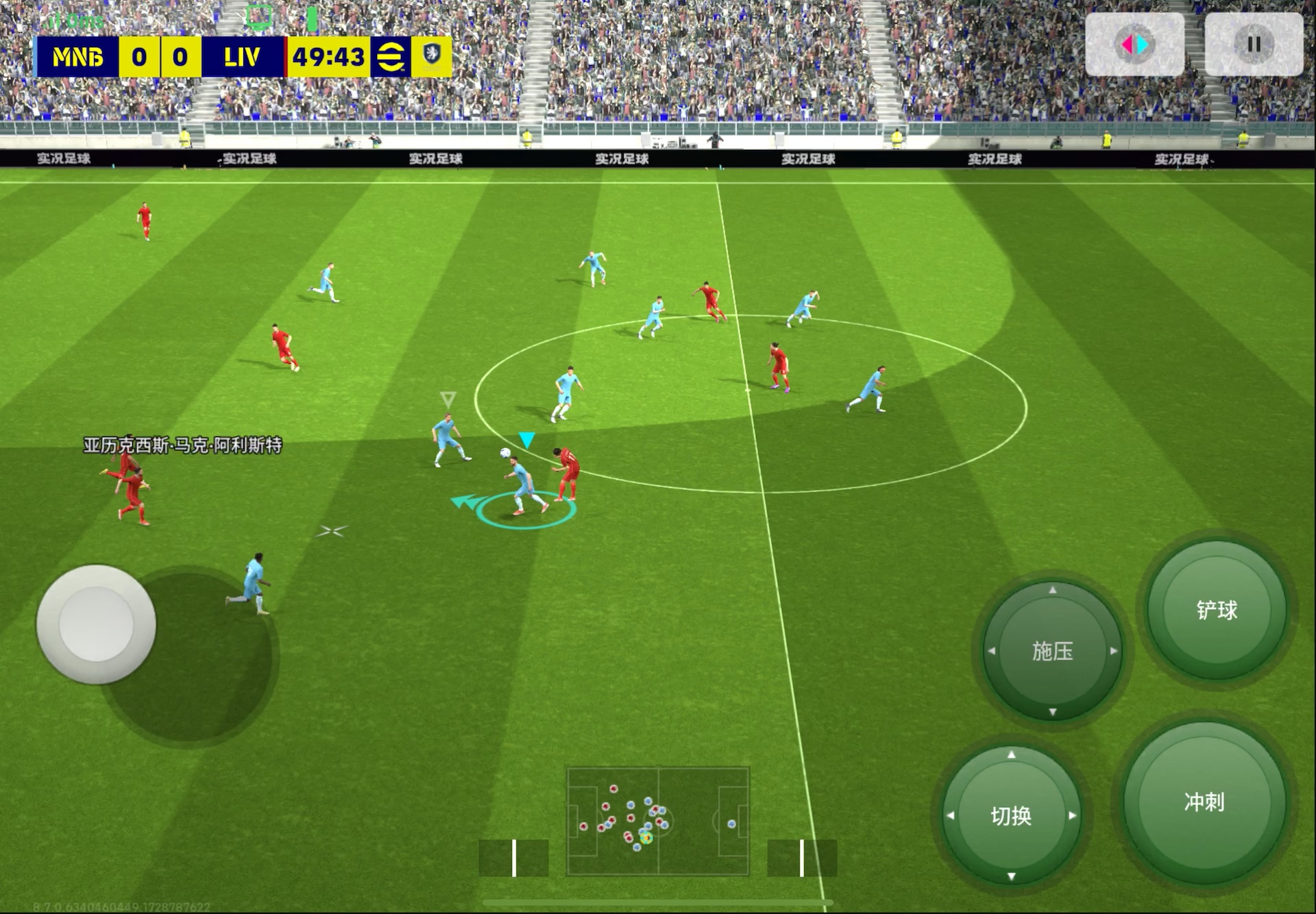The image size is (1316, 914).
Task: Tap the pink and cyan arrows button
Action: (1134, 45)
